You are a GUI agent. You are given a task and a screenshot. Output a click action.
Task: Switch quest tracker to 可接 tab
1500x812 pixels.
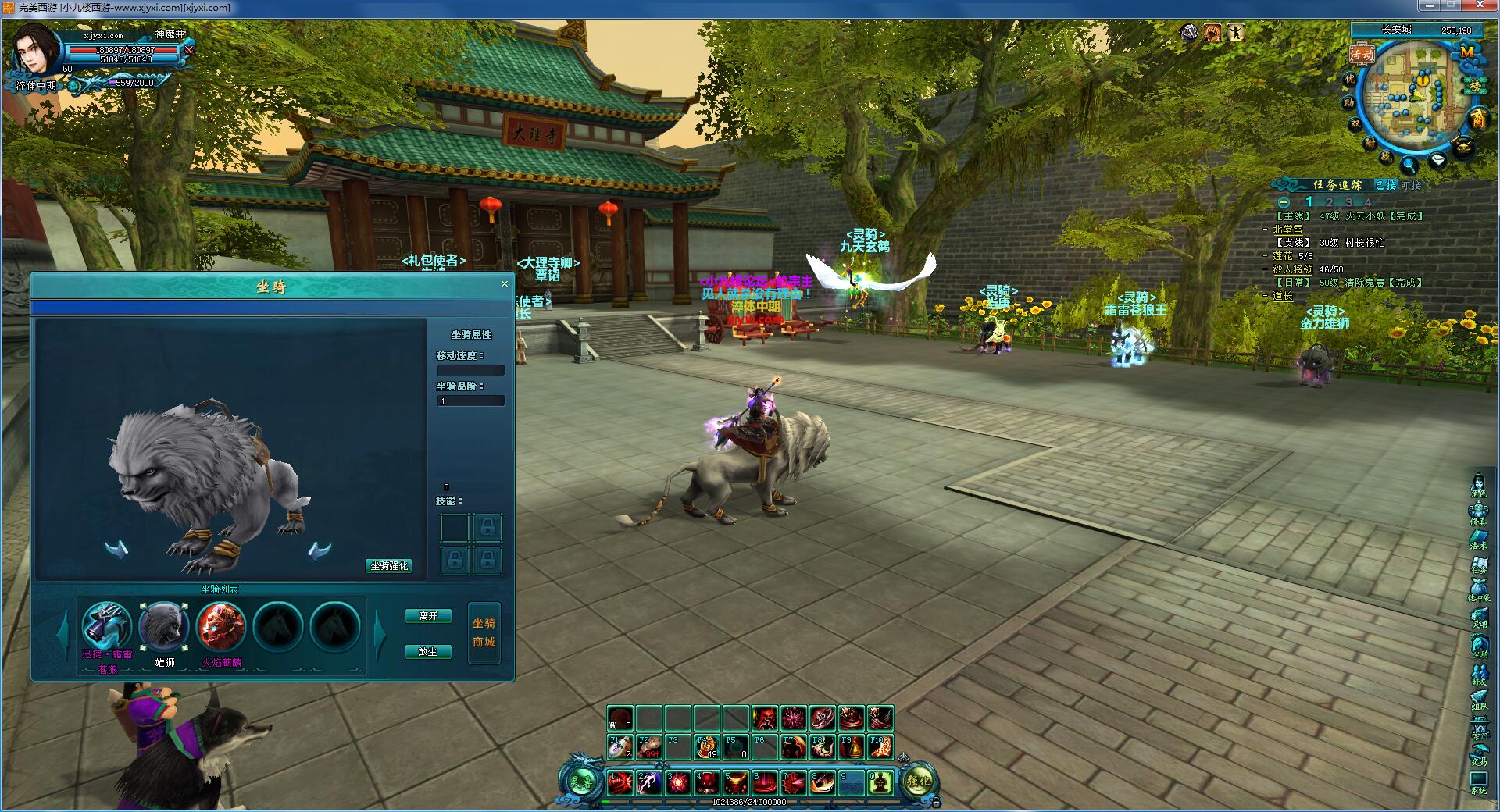click(x=1411, y=185)
